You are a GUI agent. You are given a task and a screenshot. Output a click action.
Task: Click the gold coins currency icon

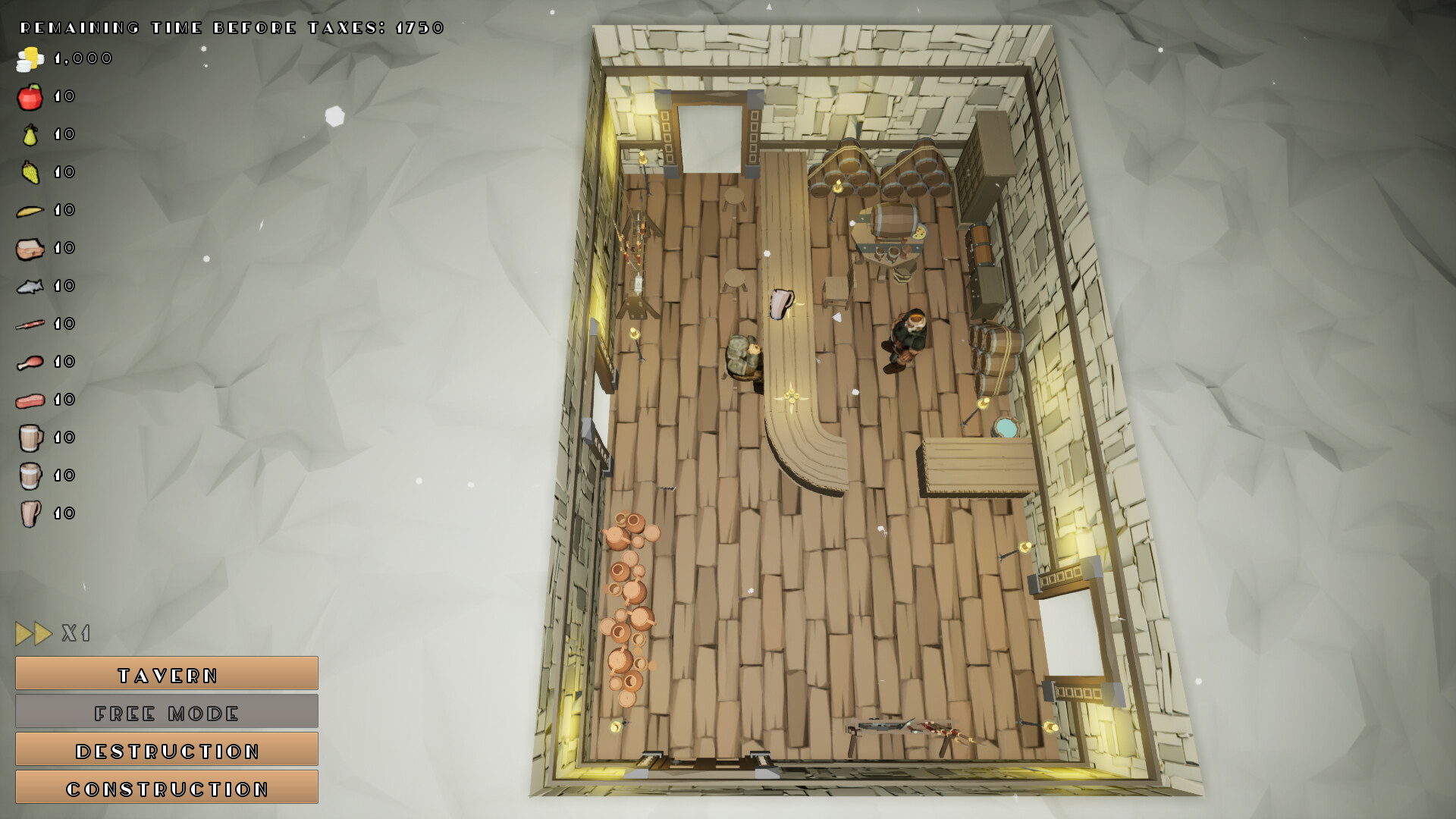pos(29,58)
